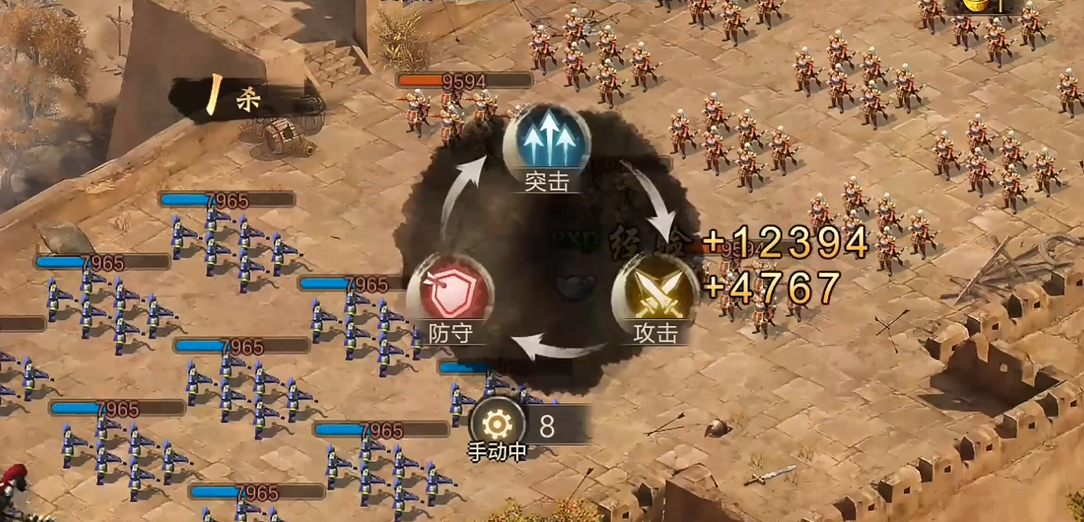
Task: Select the 防守 defense shield tactic
Action: click(x=449, y=293)
